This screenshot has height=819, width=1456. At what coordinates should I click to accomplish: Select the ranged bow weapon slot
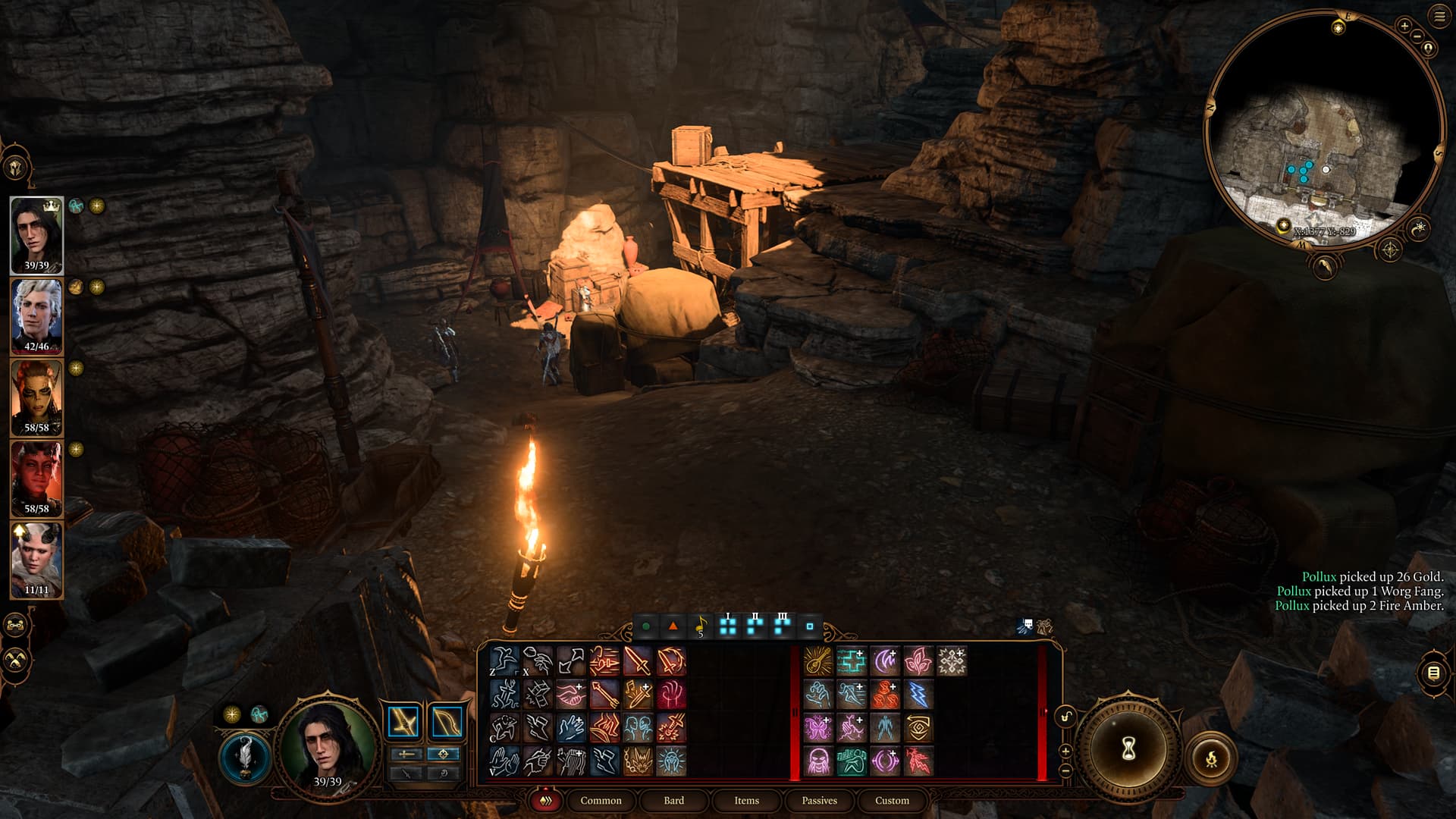447,722
